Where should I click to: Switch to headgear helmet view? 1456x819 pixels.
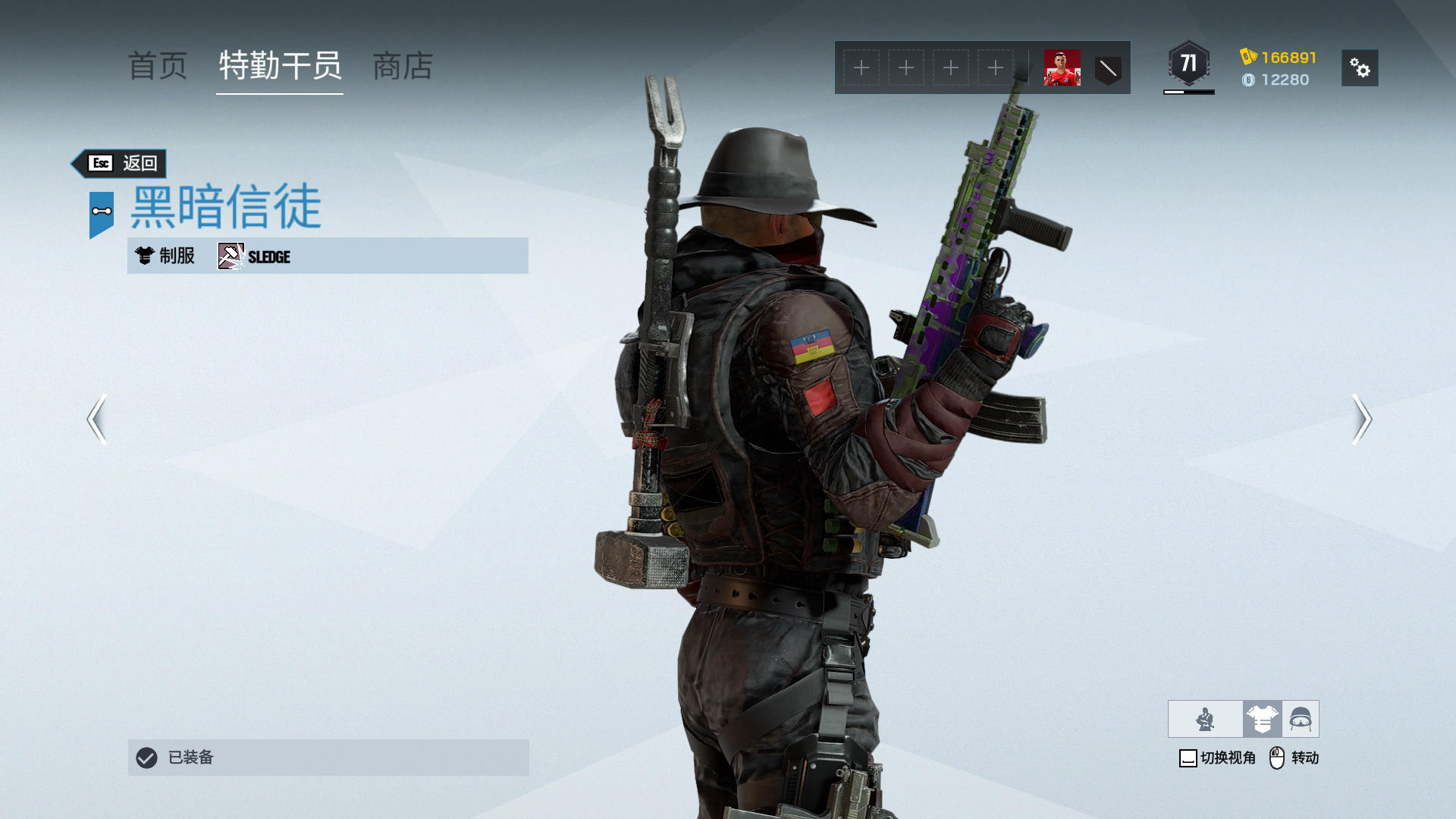[1301, 719]
